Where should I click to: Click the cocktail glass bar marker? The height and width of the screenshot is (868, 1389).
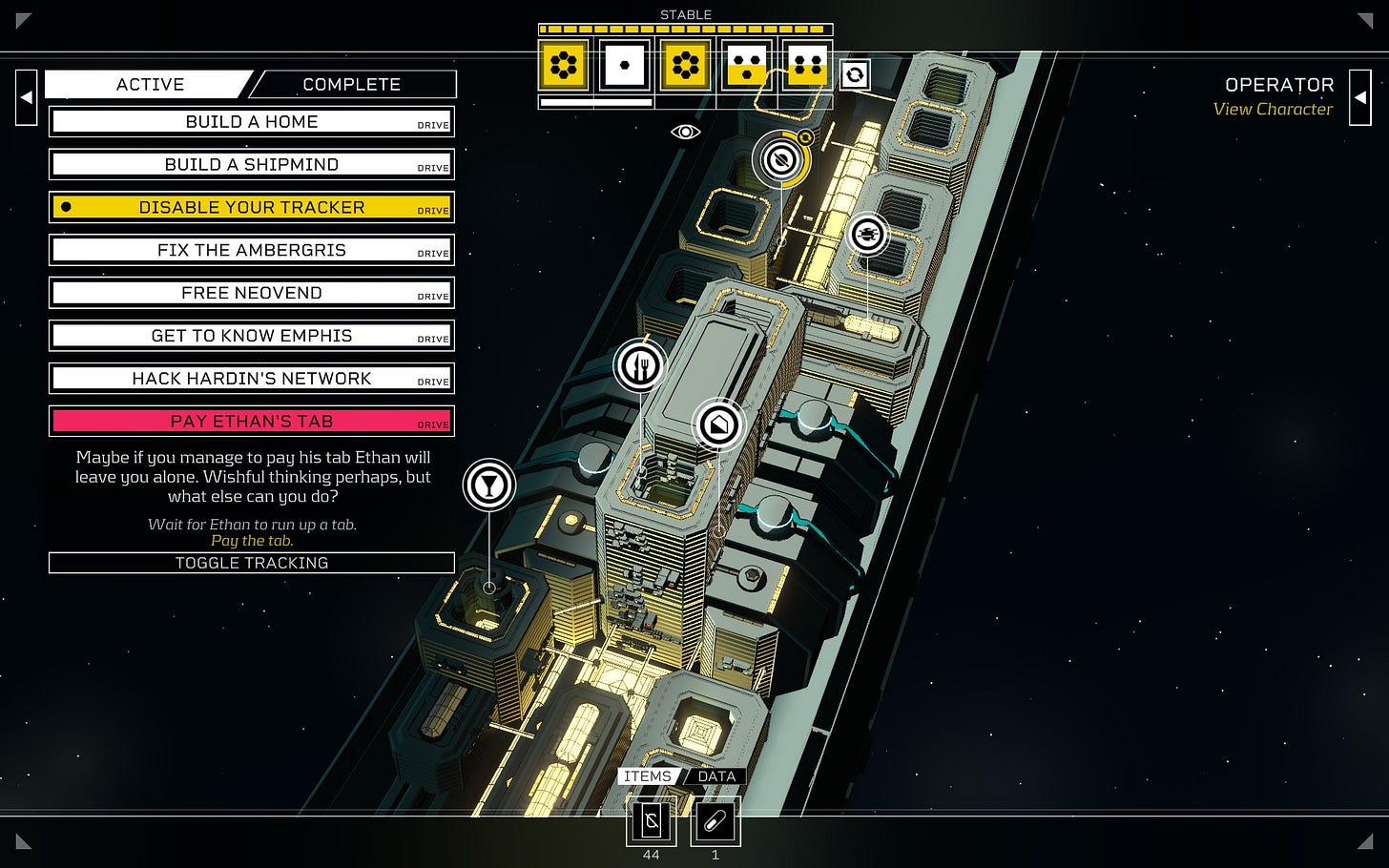[x=489, y=485]
